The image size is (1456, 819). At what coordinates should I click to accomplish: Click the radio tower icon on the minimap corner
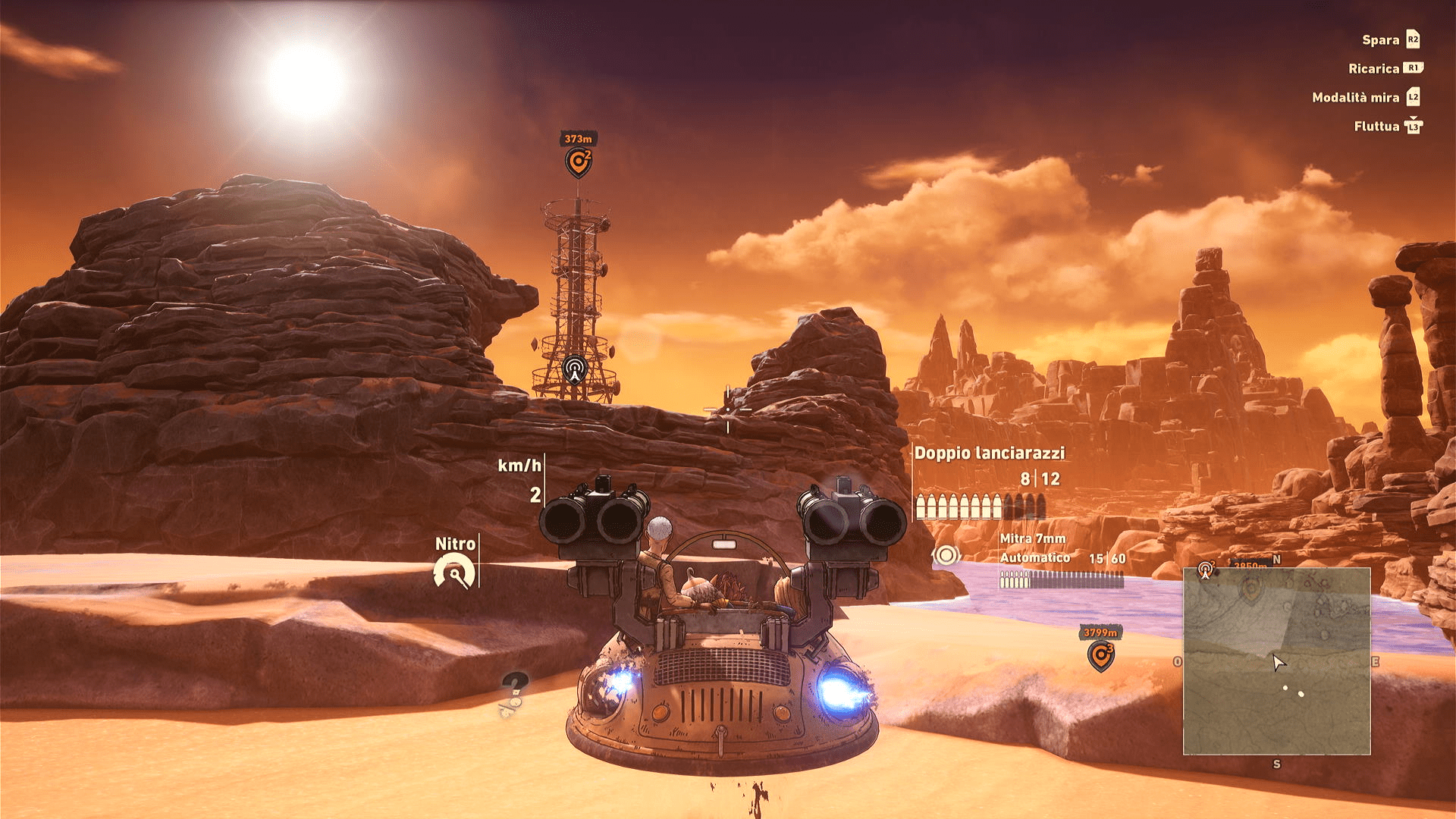(1206, 570)
